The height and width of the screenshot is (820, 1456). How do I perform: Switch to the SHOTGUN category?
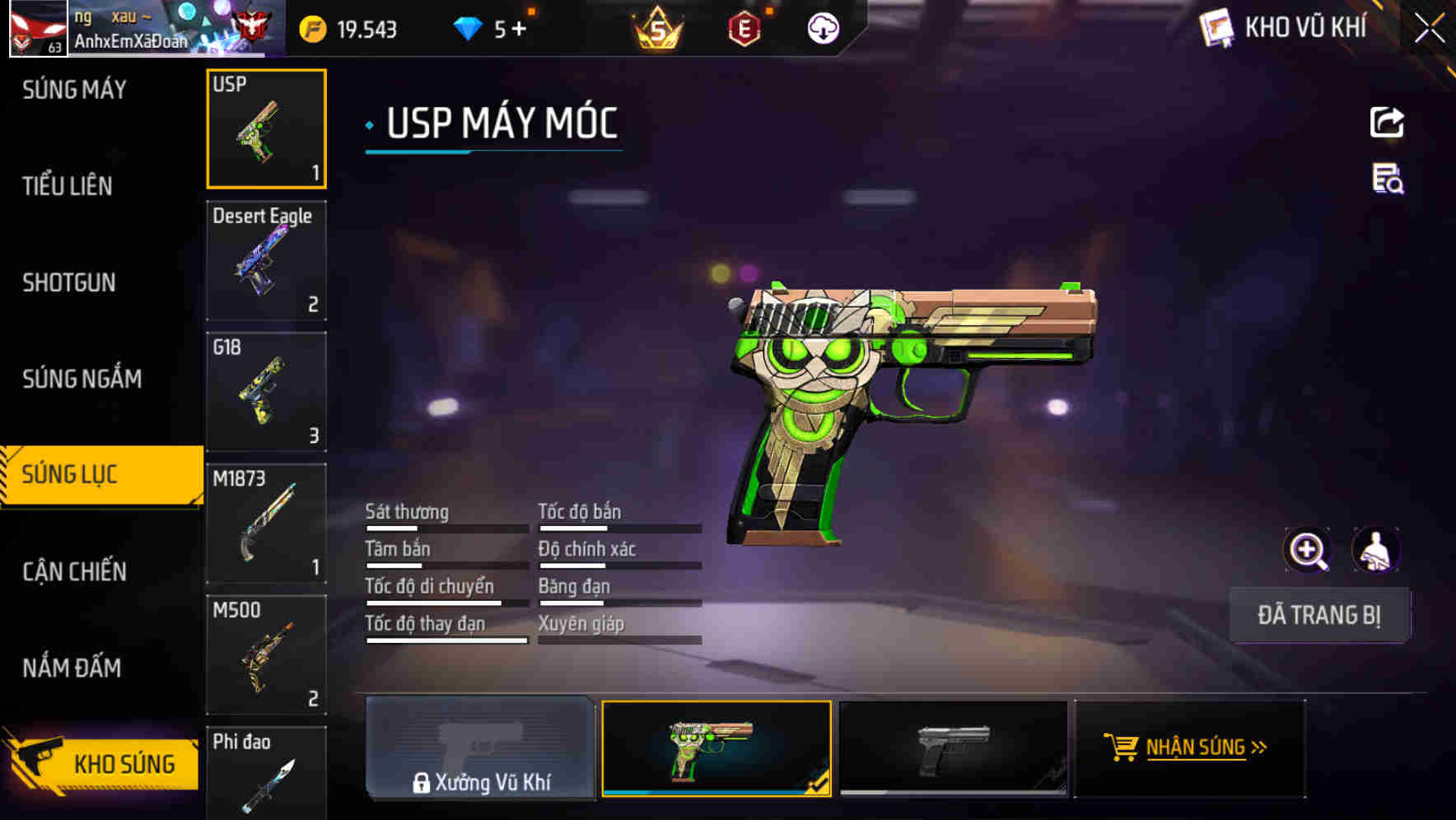click(68, 282)
